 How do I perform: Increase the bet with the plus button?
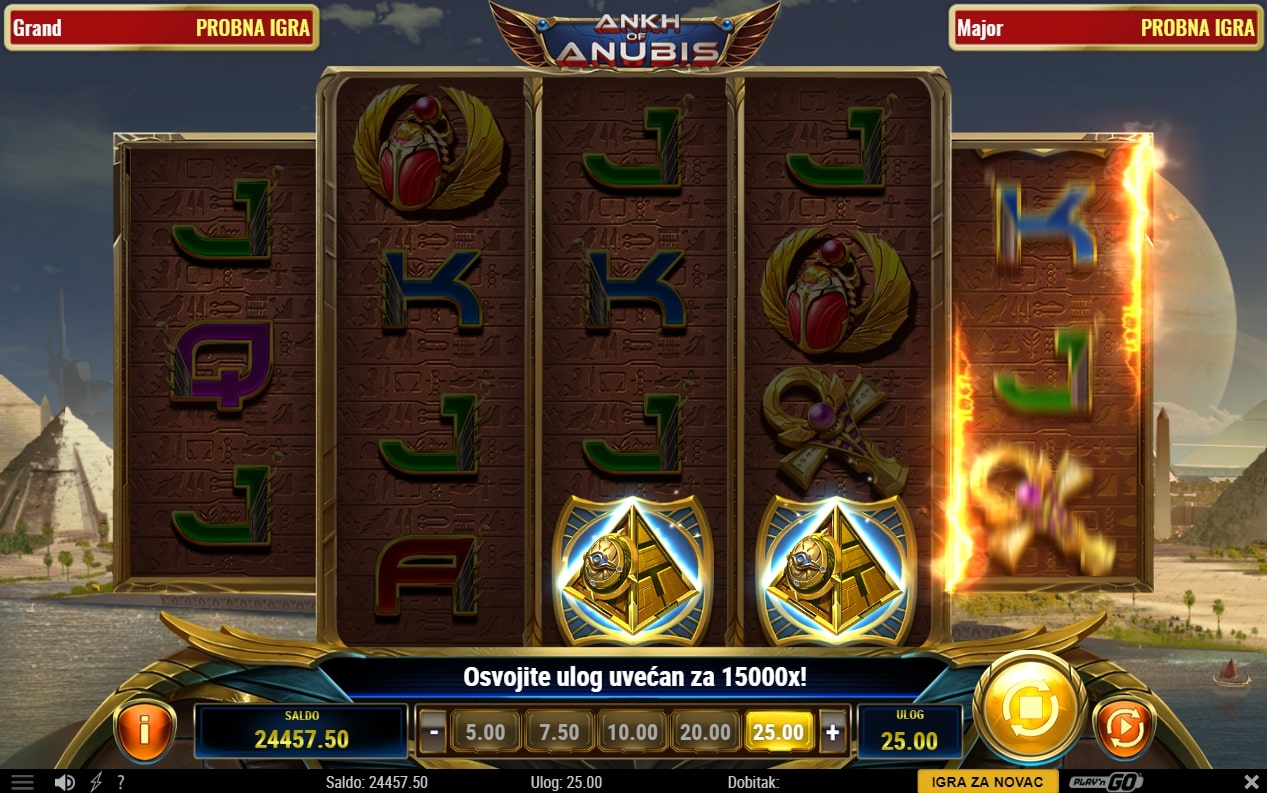tap(832, 732)
